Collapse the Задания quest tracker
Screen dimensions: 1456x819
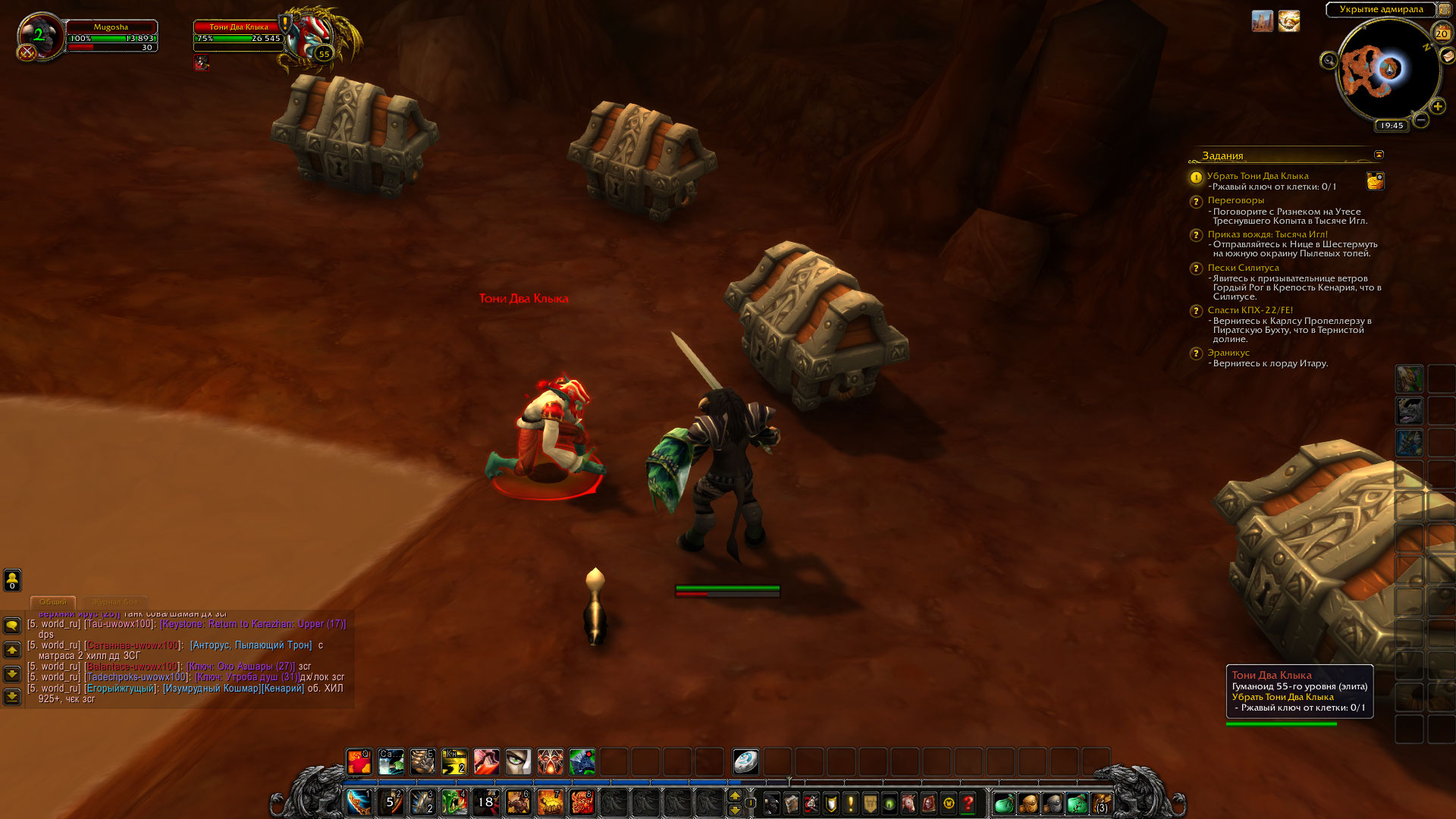1379,155
